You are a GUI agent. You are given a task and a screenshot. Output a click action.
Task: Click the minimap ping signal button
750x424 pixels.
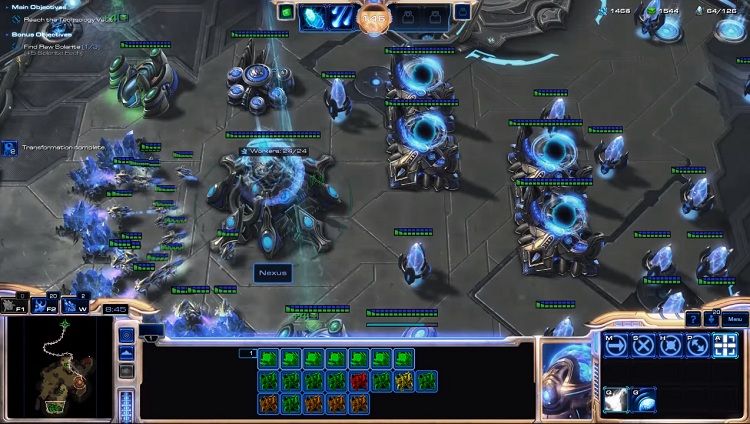pyautogui.click(x=127, y=335)
